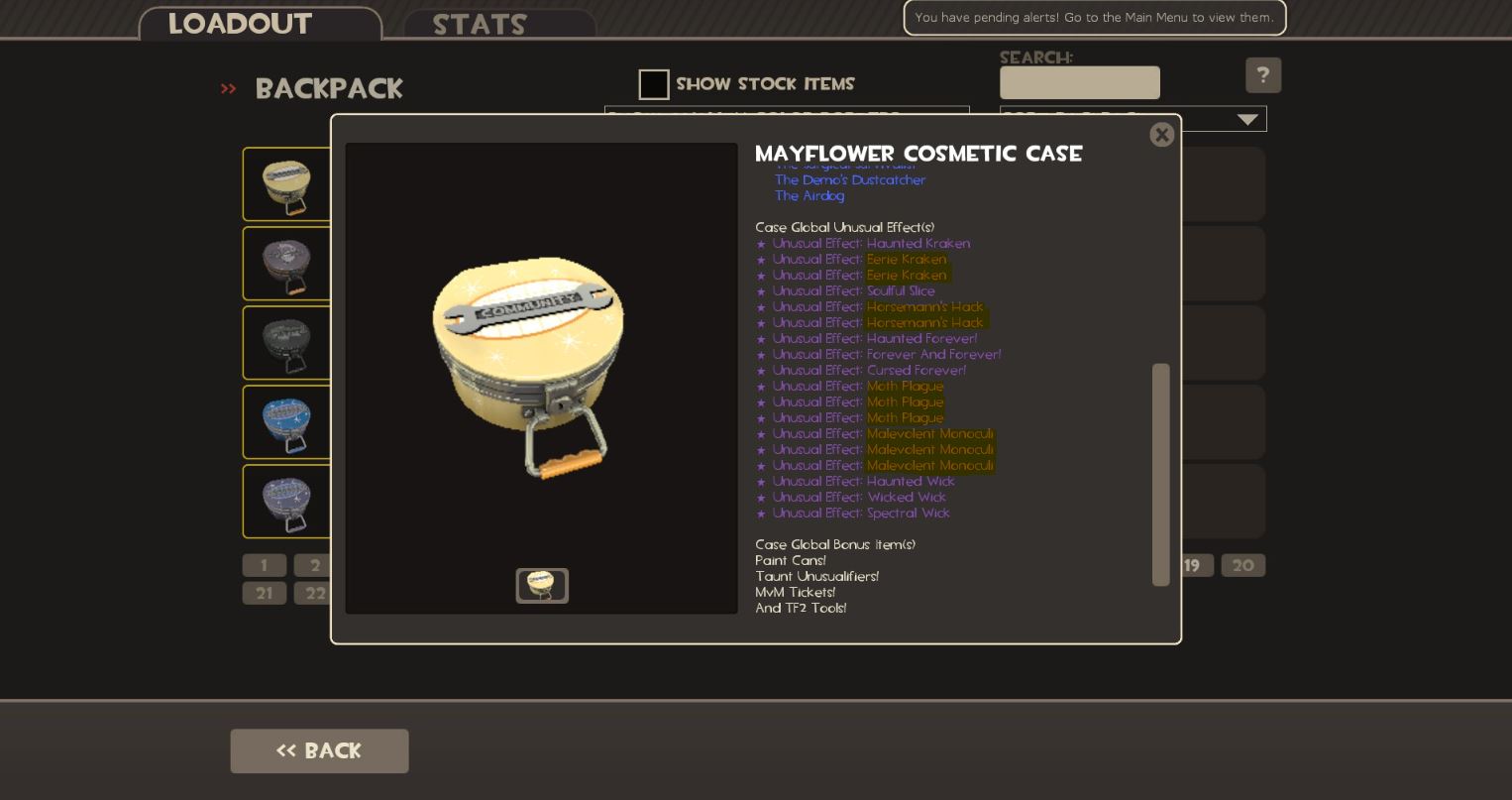Screen dimensions: 1512x800
Task: Select the blue sparkling case icon in backpack
Action: (286, 421)
